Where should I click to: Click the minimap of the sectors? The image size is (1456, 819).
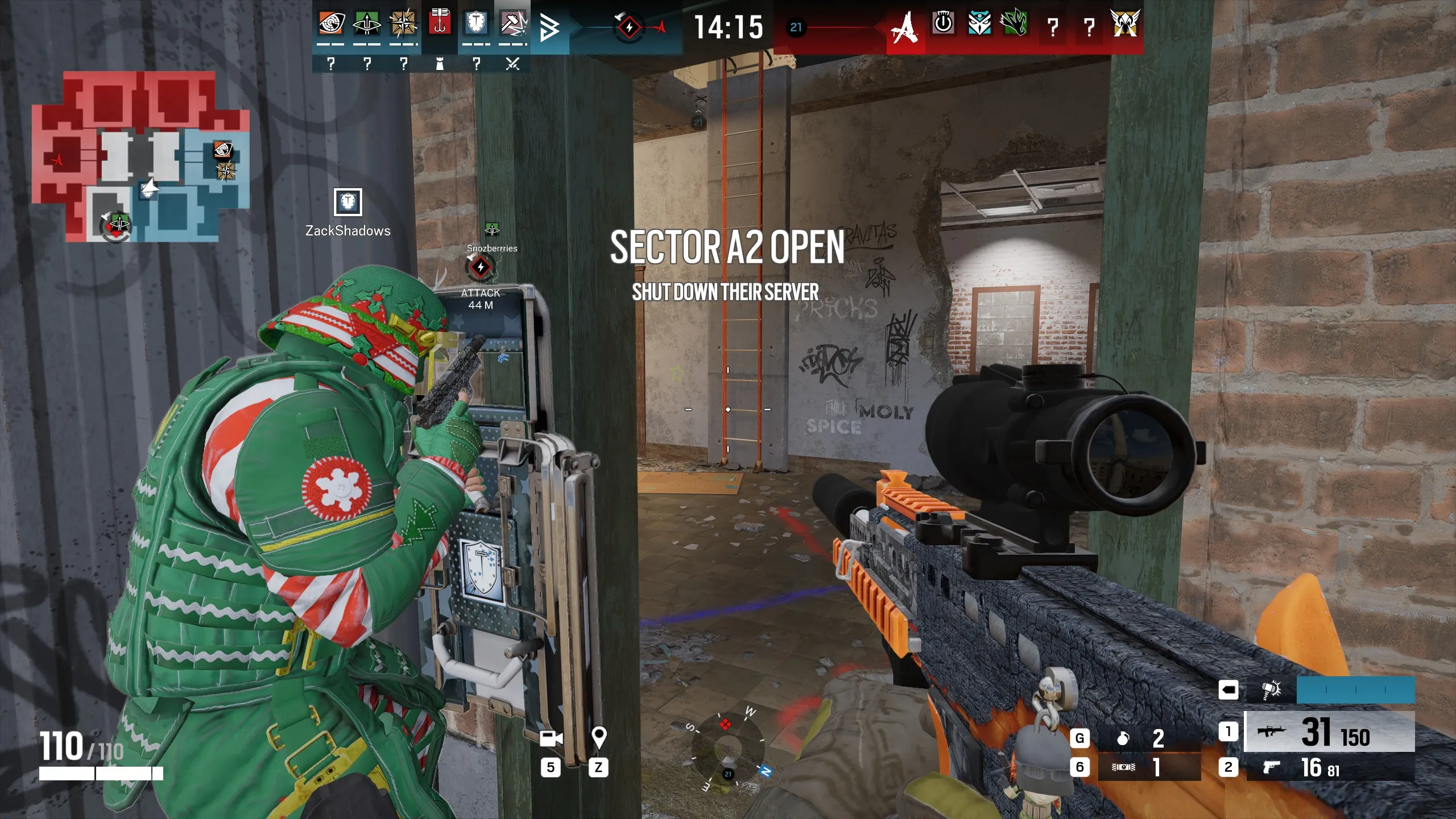pos(140,156)
